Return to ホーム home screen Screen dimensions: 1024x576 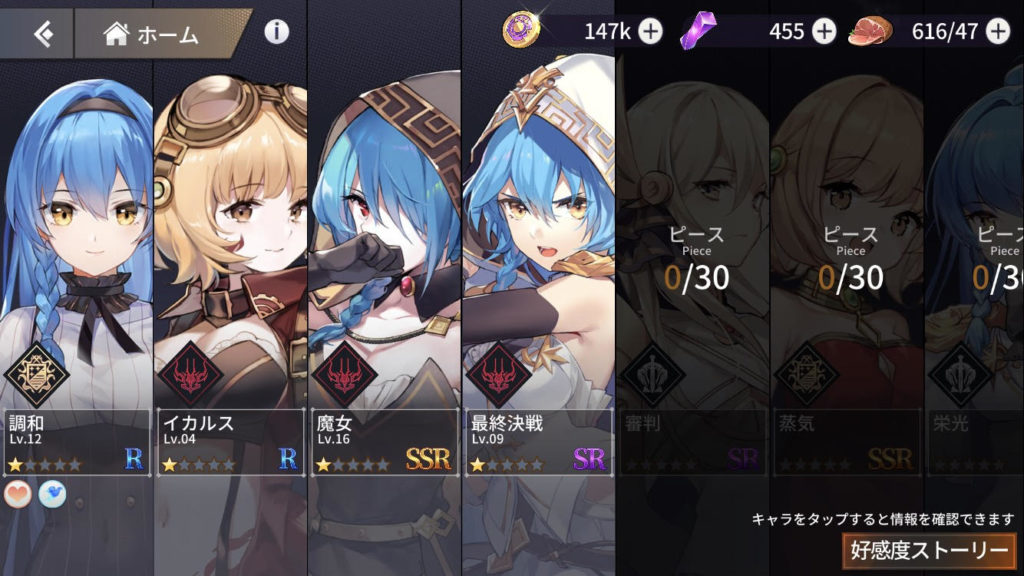pos(152,34)
